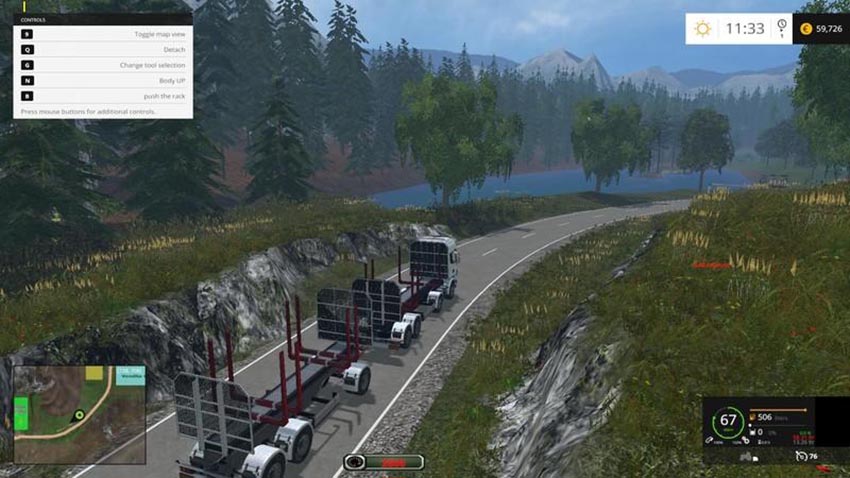Click the green player marker on minimap
This screenshot has width=850, height=478.
click(78, 415)
